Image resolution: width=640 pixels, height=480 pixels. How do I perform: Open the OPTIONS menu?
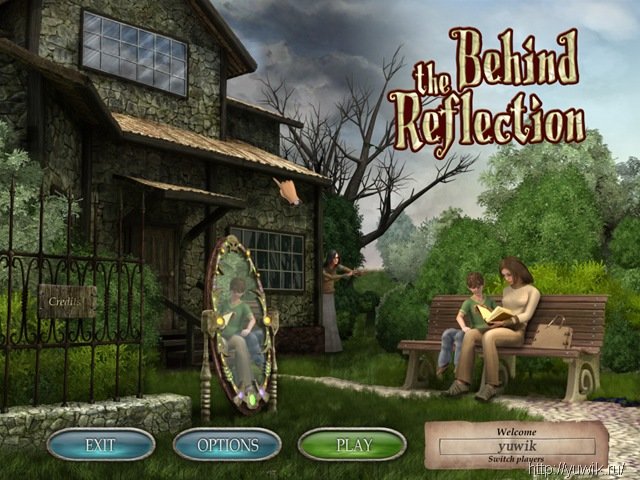coord(227,444)
